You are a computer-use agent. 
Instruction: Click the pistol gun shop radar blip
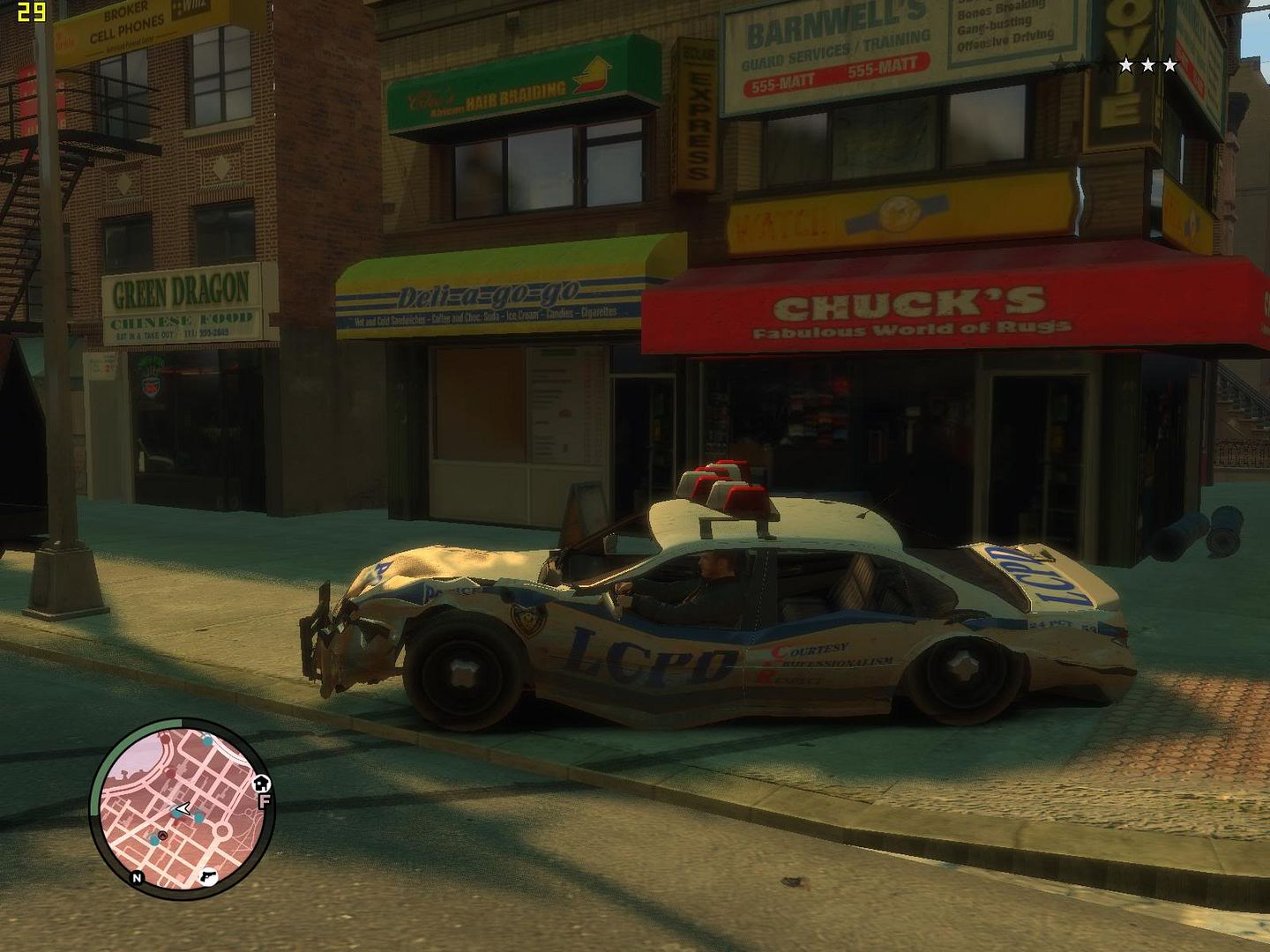[208, 877]
